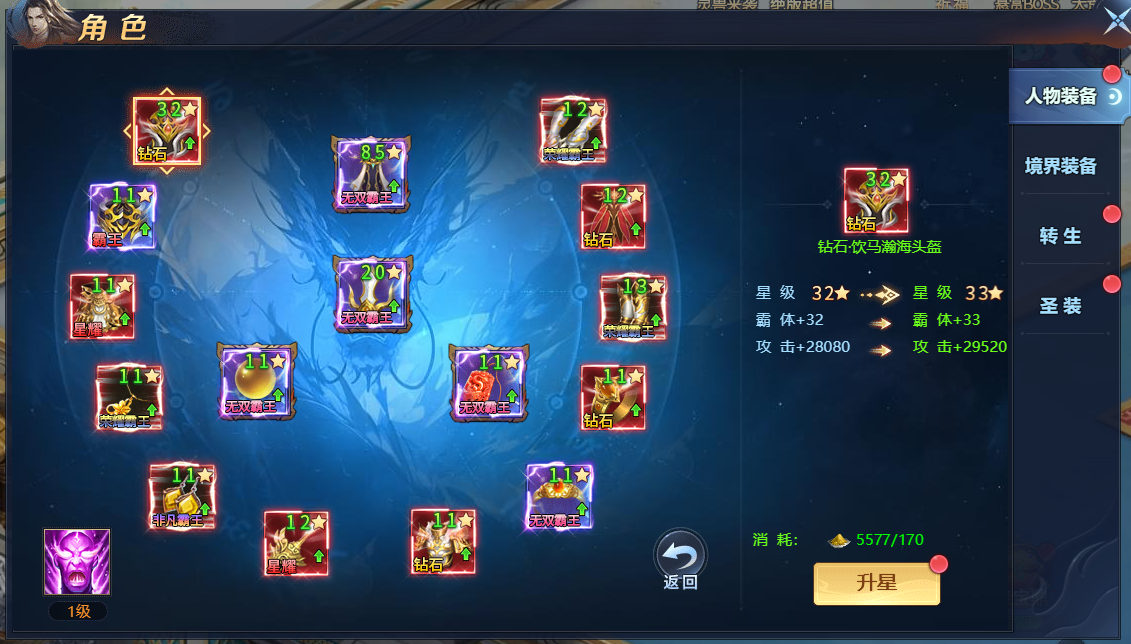Select the 12-star 钻石 red cloak slot

tap(613, 217)
